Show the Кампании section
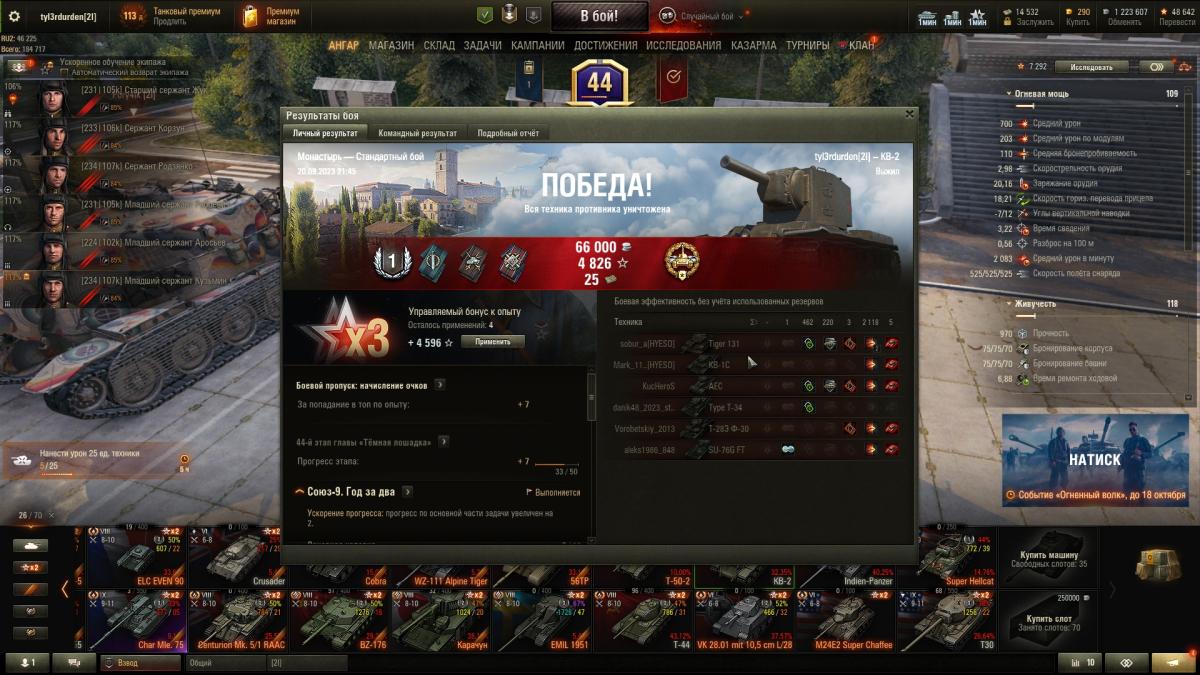 (x=537, y=45)
